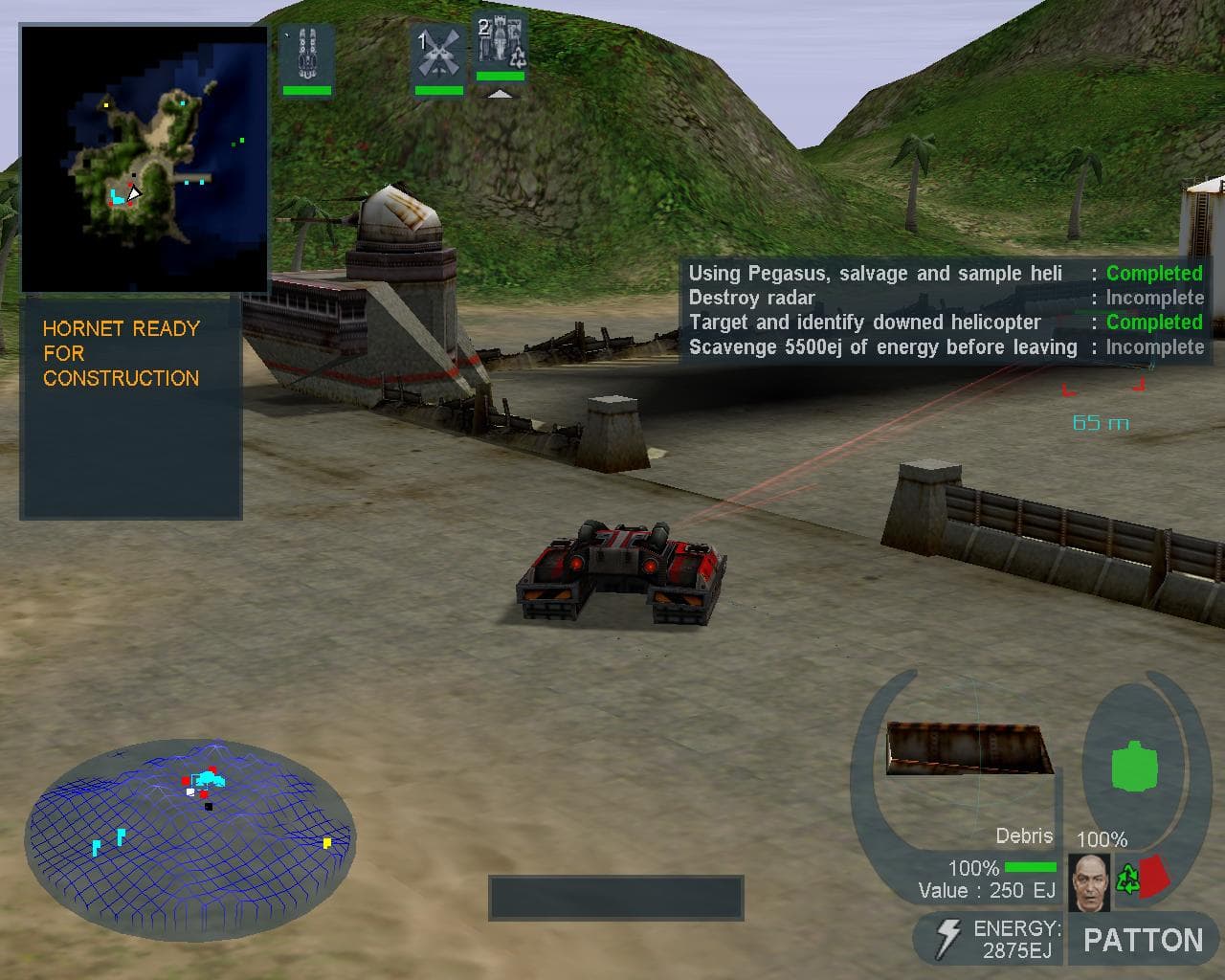
Task: Select the Pegasus helicopter unit icon numbered 1
Action: pyautogui.click(x=440, y=53)
